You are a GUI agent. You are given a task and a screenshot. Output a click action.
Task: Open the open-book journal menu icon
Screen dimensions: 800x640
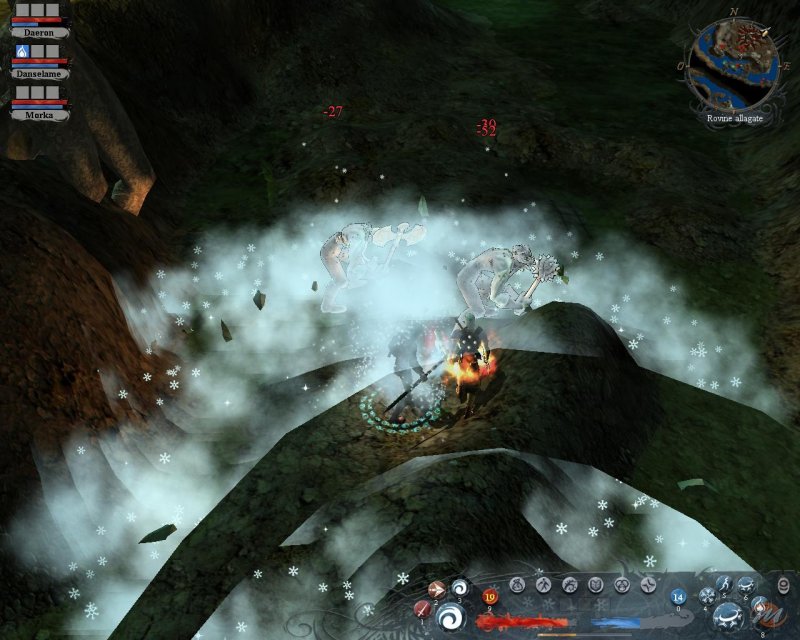pyautogui.click(x=595, y=584)
